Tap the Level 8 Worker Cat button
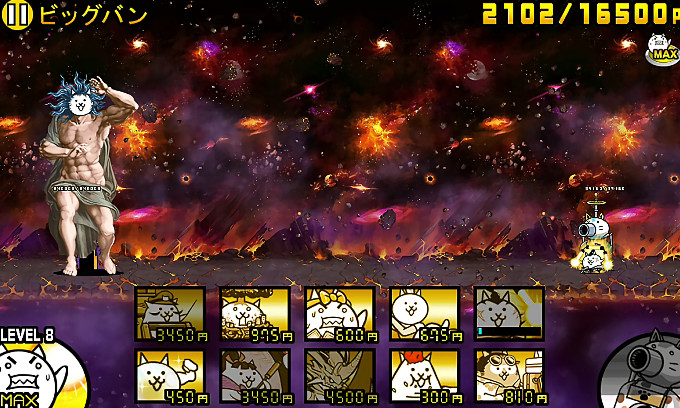This screenshot has width=680, height=408. (x=35, y=372)
